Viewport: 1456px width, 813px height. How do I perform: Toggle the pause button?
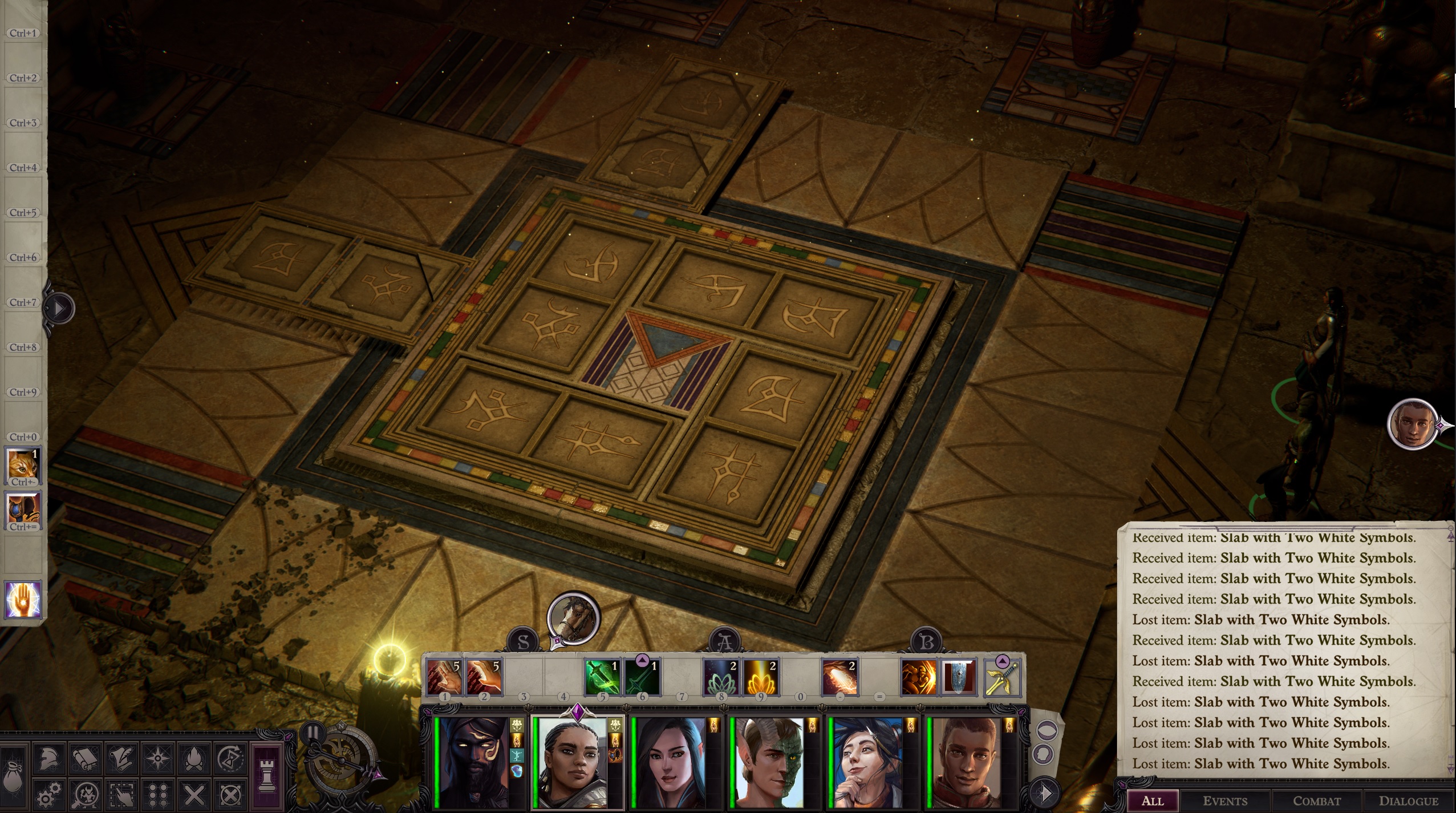click(313, 732)
